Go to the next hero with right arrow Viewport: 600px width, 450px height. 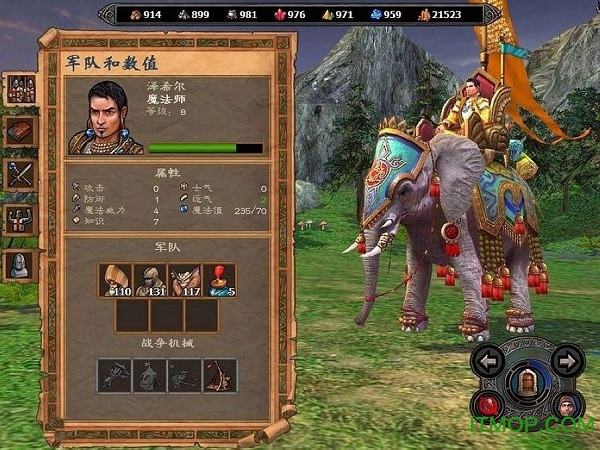click(x=567, y=359)
